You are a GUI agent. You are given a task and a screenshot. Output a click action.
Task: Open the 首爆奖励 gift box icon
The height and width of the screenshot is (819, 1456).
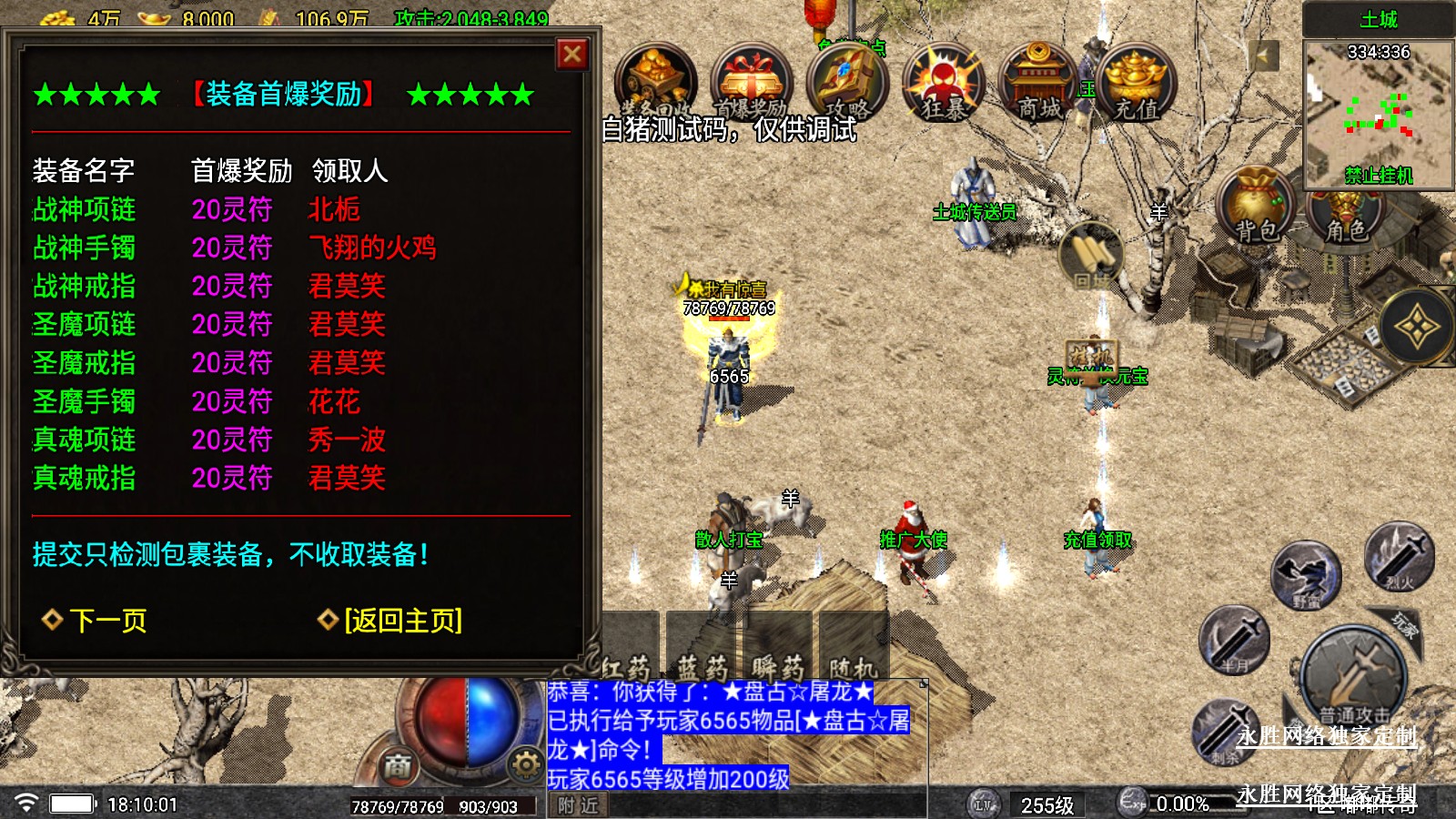751,84
